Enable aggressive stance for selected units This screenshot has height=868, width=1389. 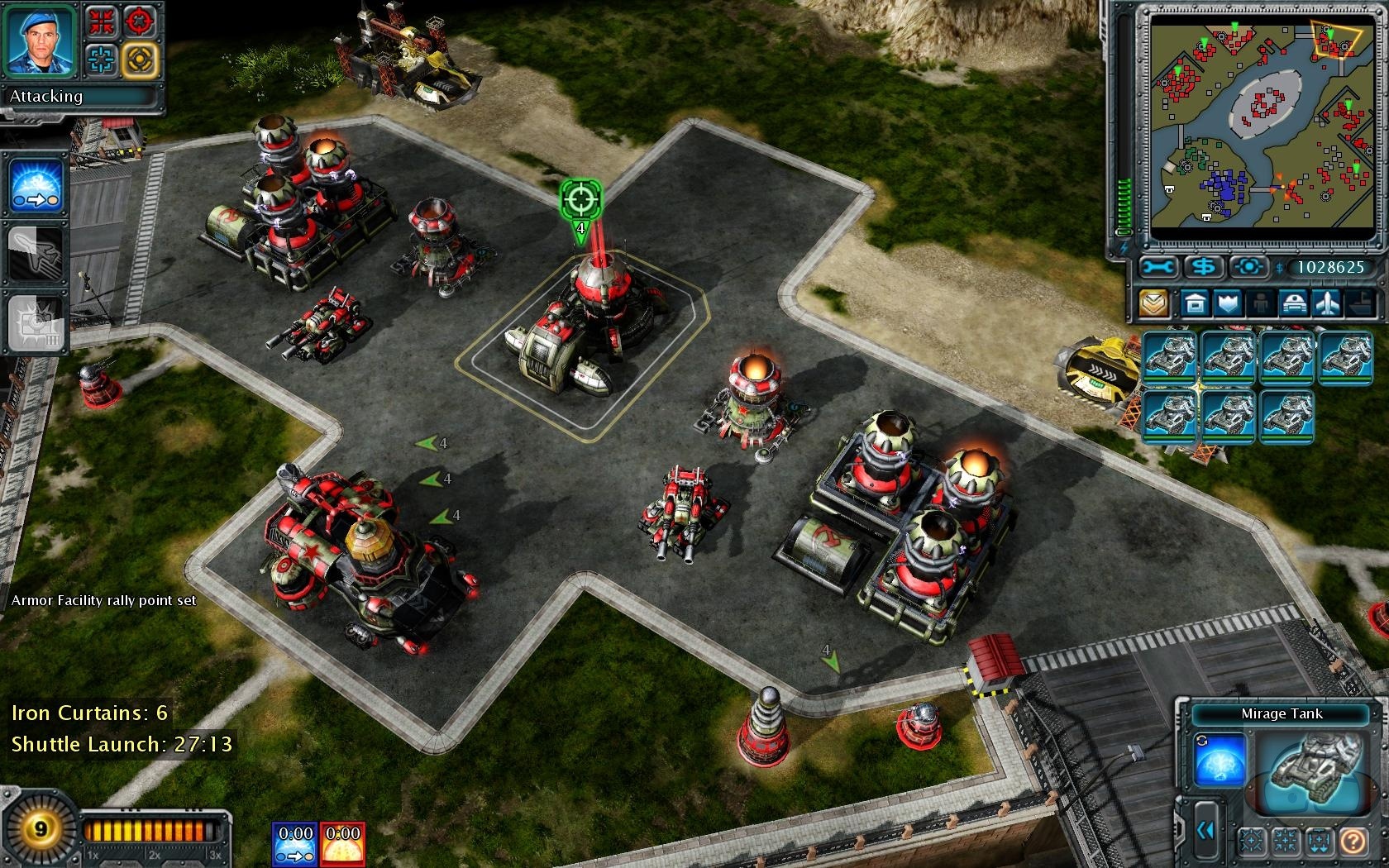click(141, 22)
